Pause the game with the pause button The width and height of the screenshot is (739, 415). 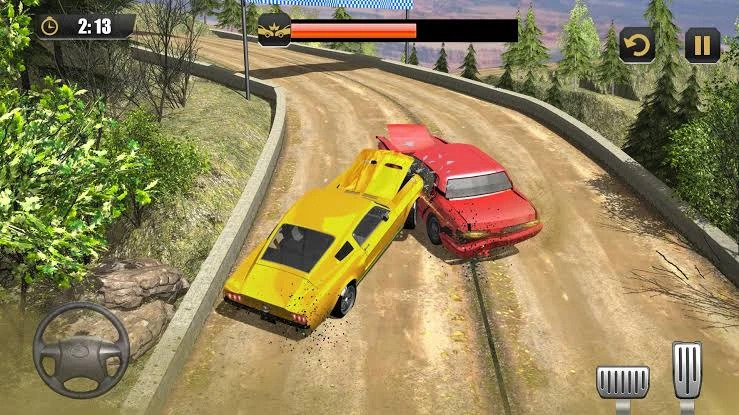(702, 45)
